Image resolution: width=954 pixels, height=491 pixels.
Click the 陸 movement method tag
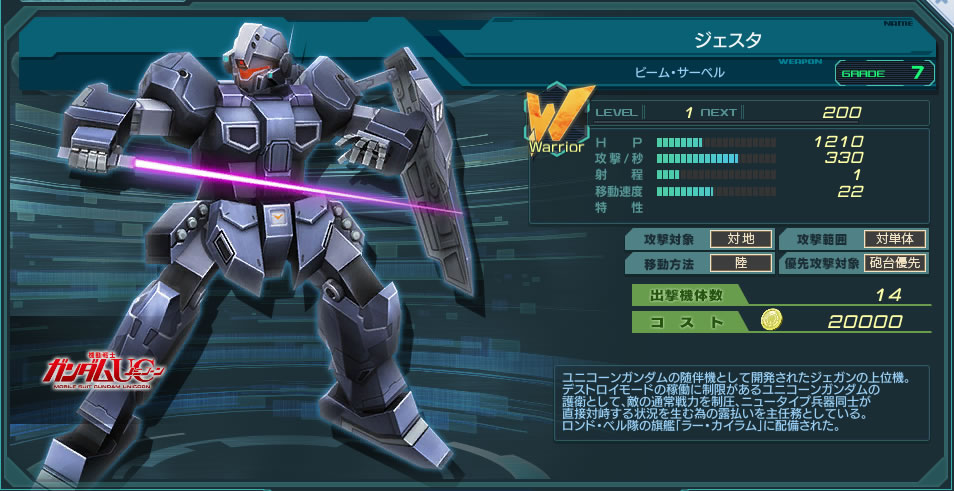point(740,263)
